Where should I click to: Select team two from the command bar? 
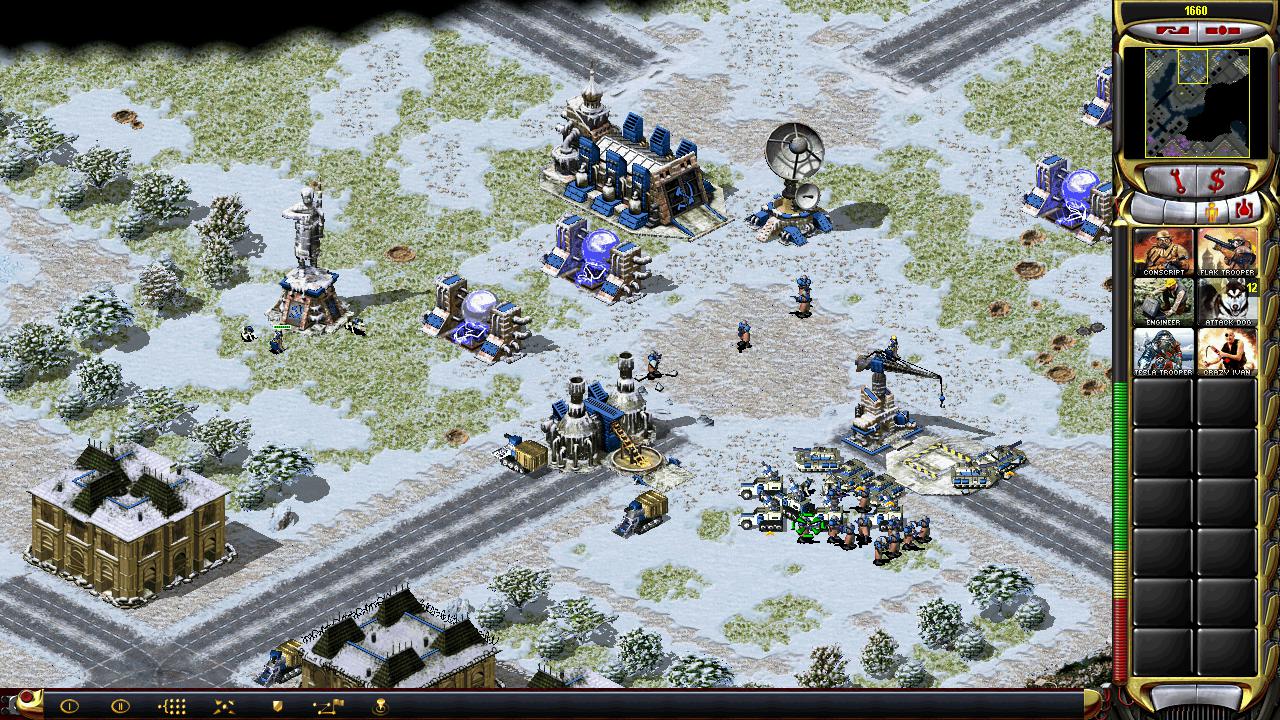(120, 706)
